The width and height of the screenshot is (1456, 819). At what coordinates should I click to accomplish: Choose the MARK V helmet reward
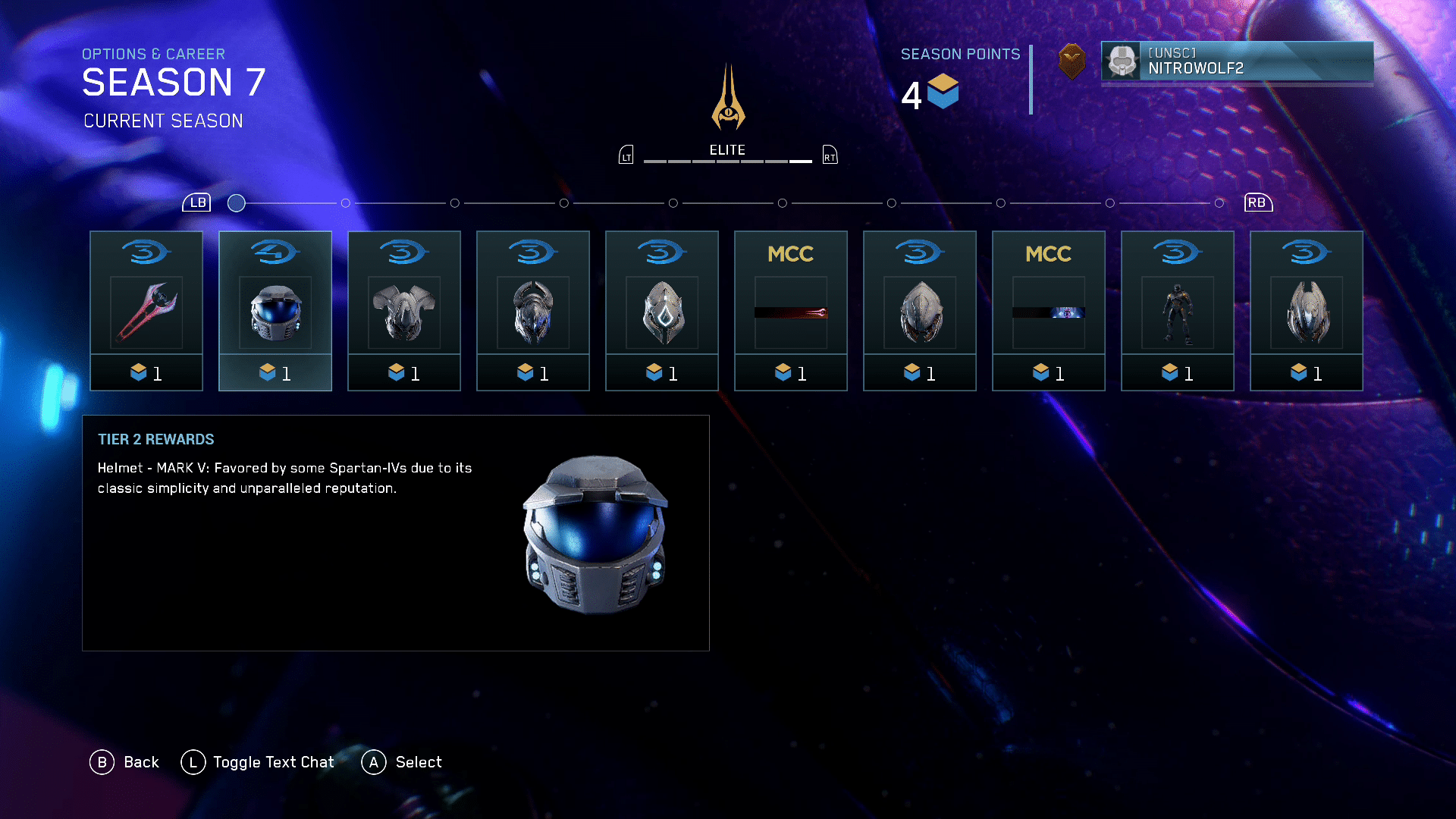[275, 311]
